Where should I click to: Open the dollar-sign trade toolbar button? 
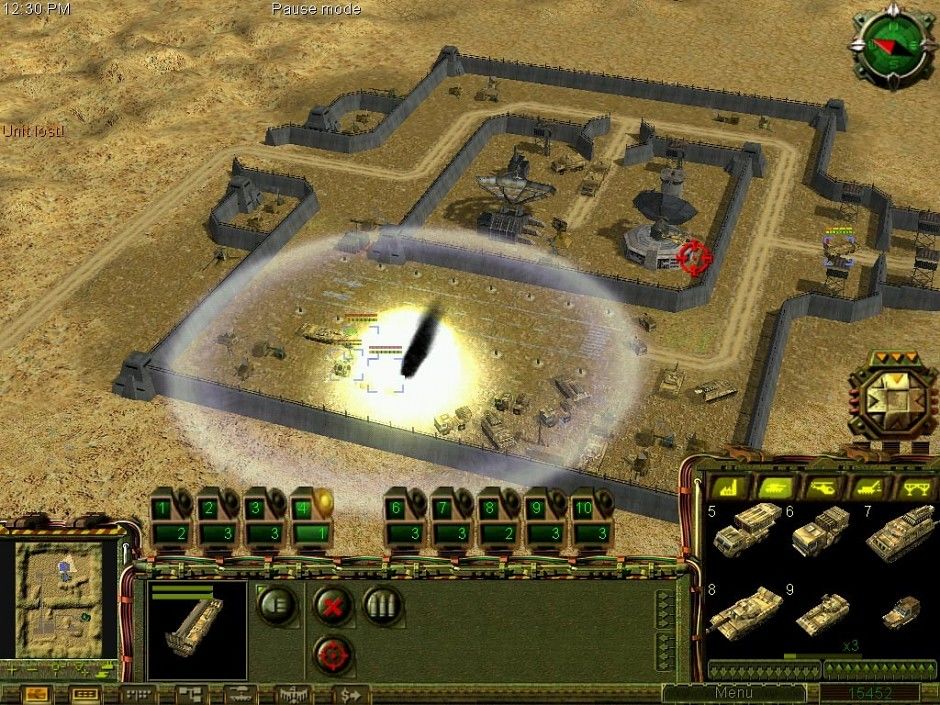coord(350,693)
